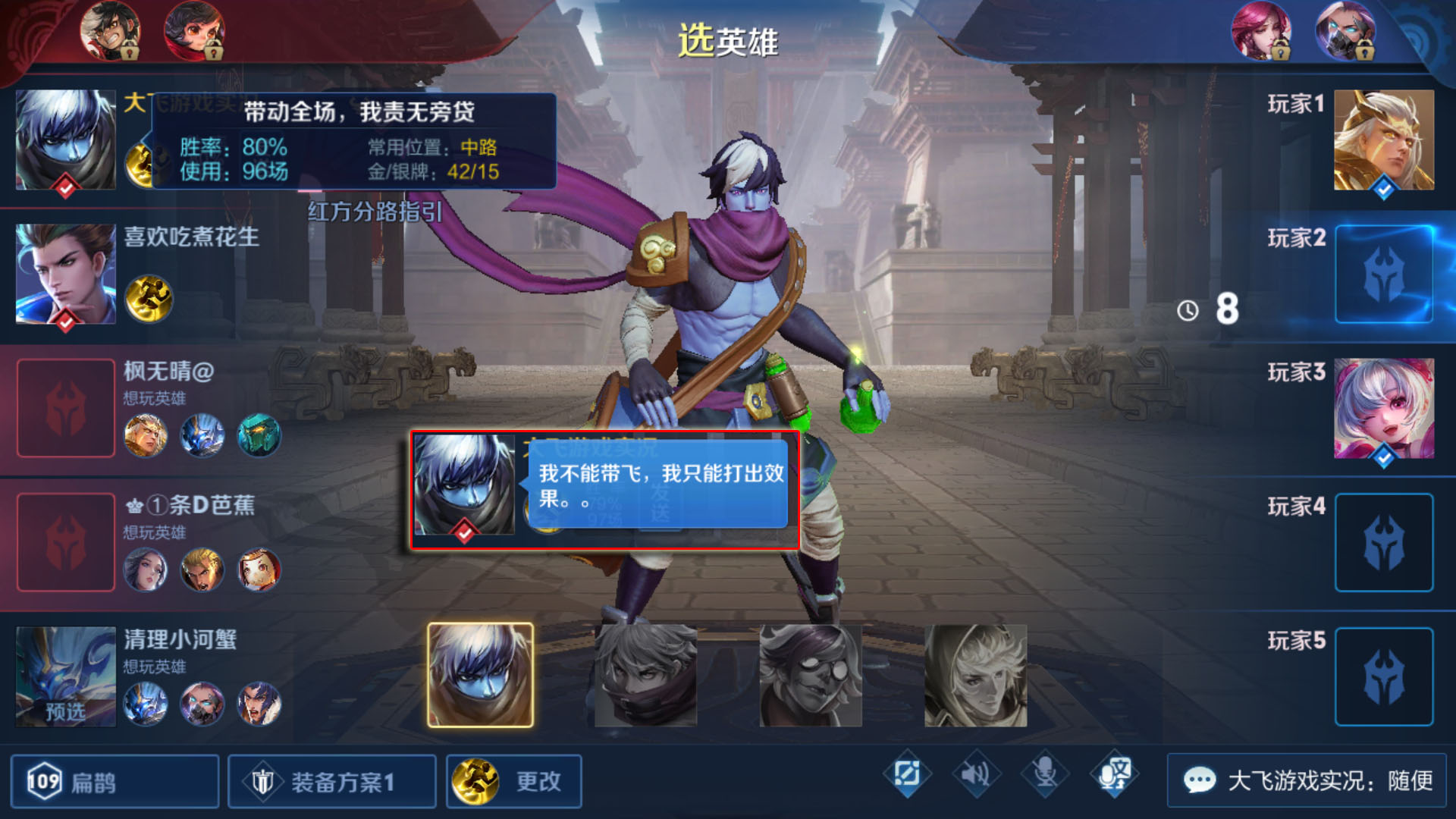Toggle the muted speaker icon
Viewport: 1456px width, 819px height.
click(975, 774)
